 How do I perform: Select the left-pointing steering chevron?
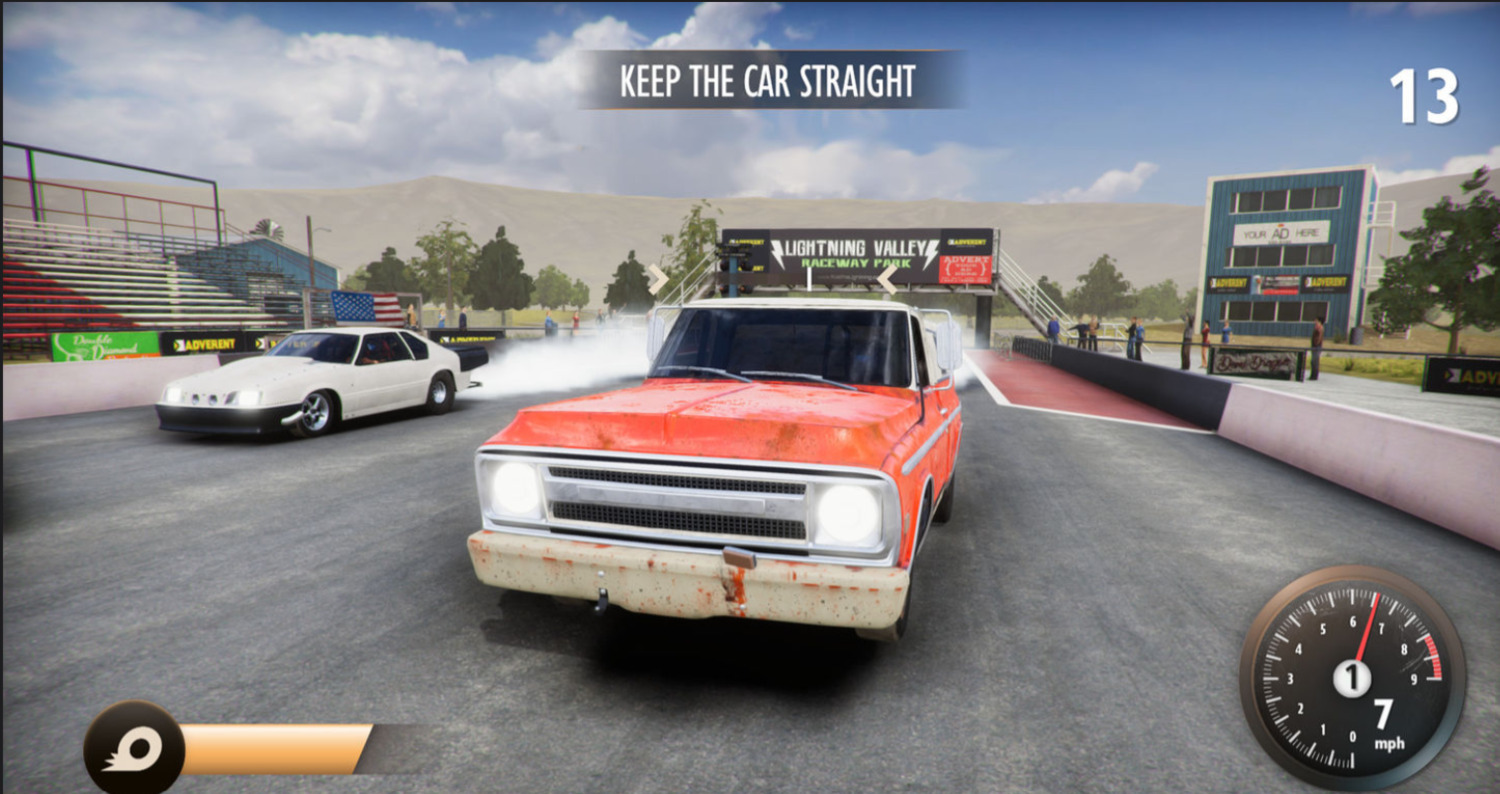tap(886, 279)
